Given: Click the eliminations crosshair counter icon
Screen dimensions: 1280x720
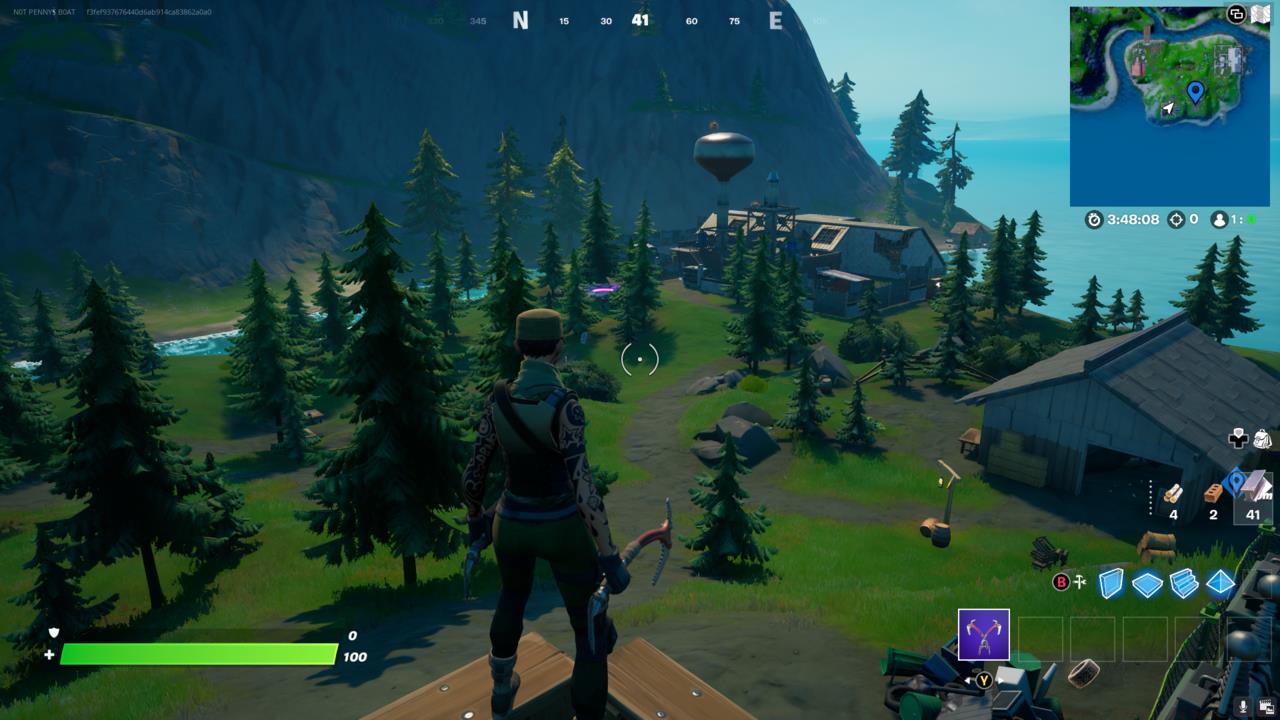Looking at the screenshot, I should coord(1176,220).
